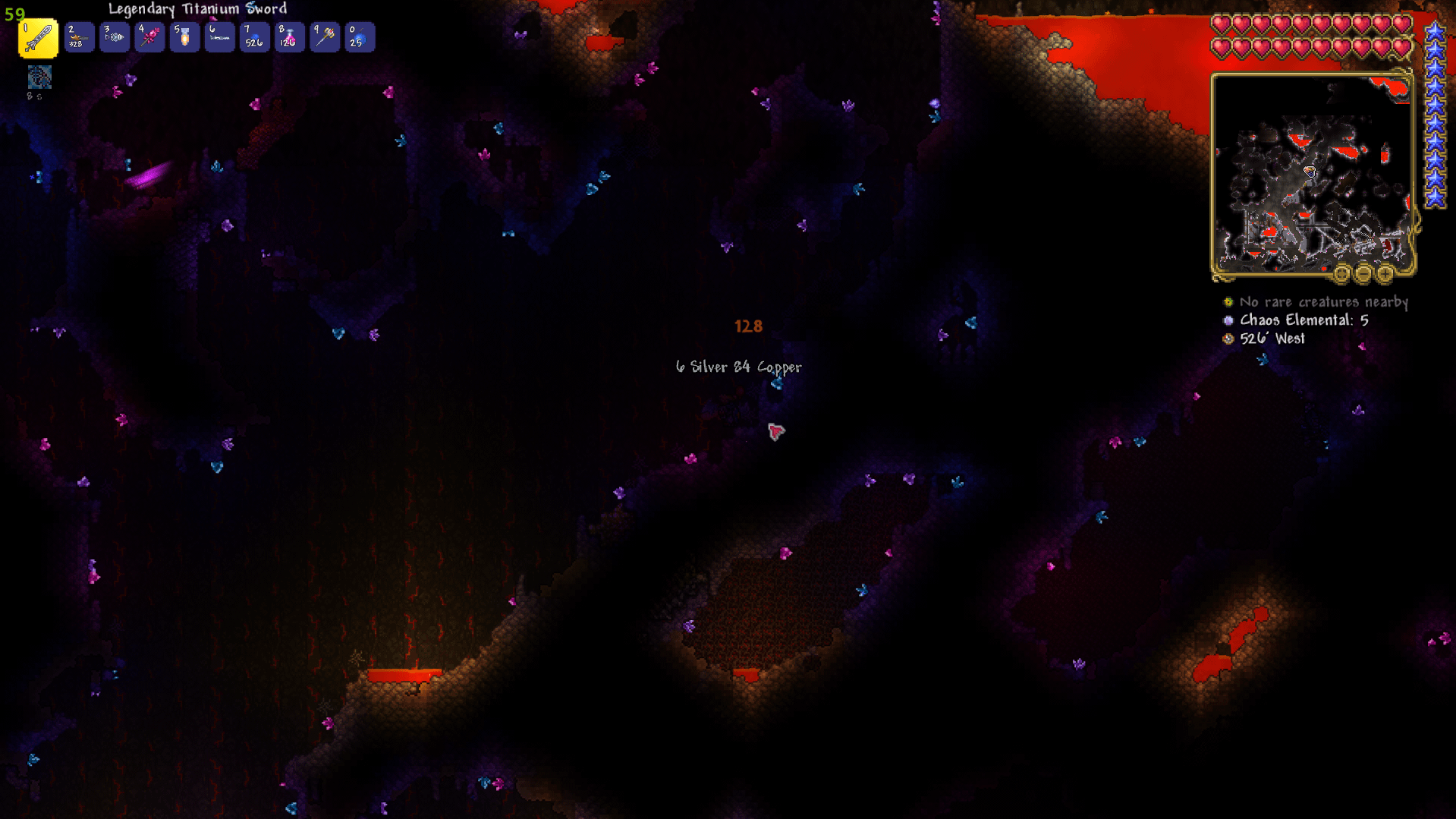Click the active buff icon below the hotbar
The height and width of the screenshot is (819, 1456).
pos(39,77)
